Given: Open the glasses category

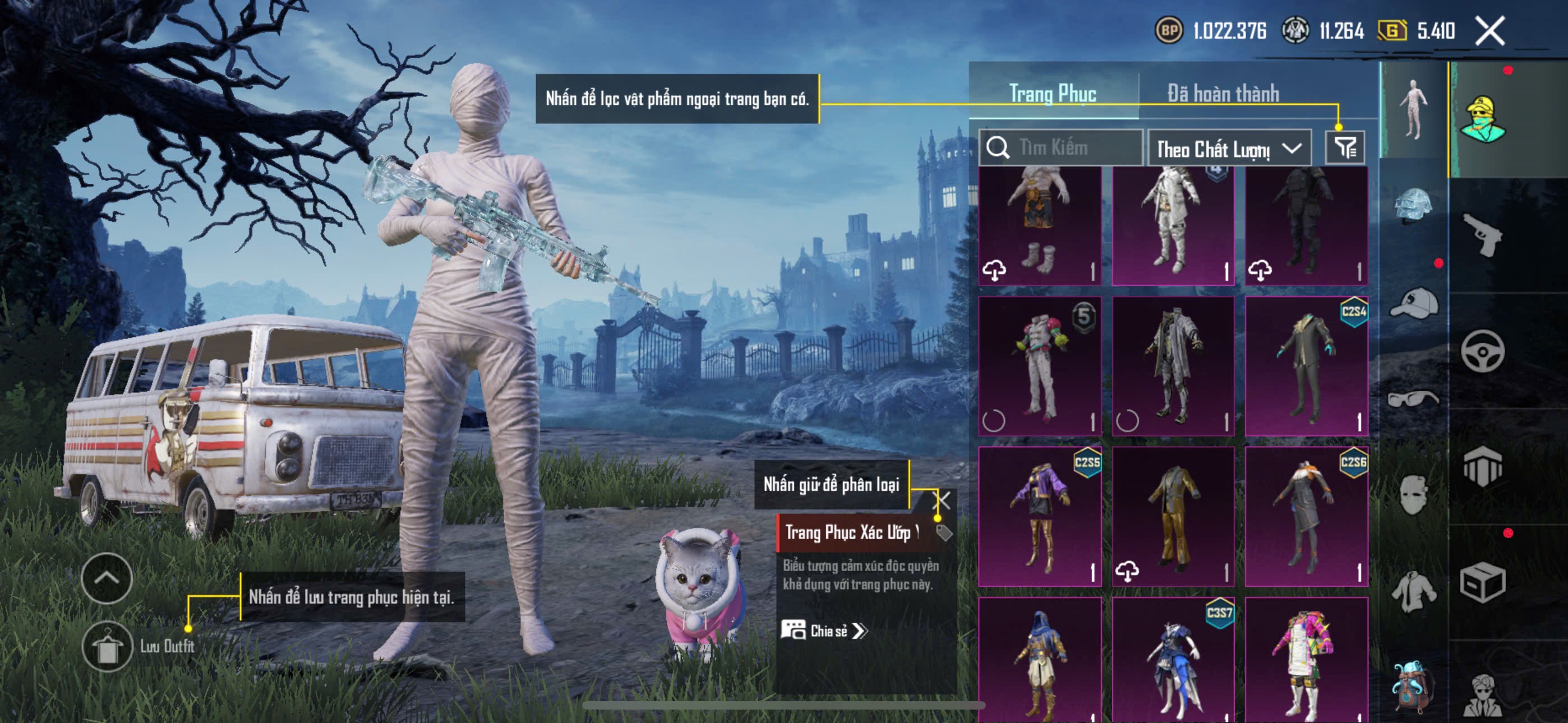Looking at the screenshot, I should click(x=1413, y=398).
